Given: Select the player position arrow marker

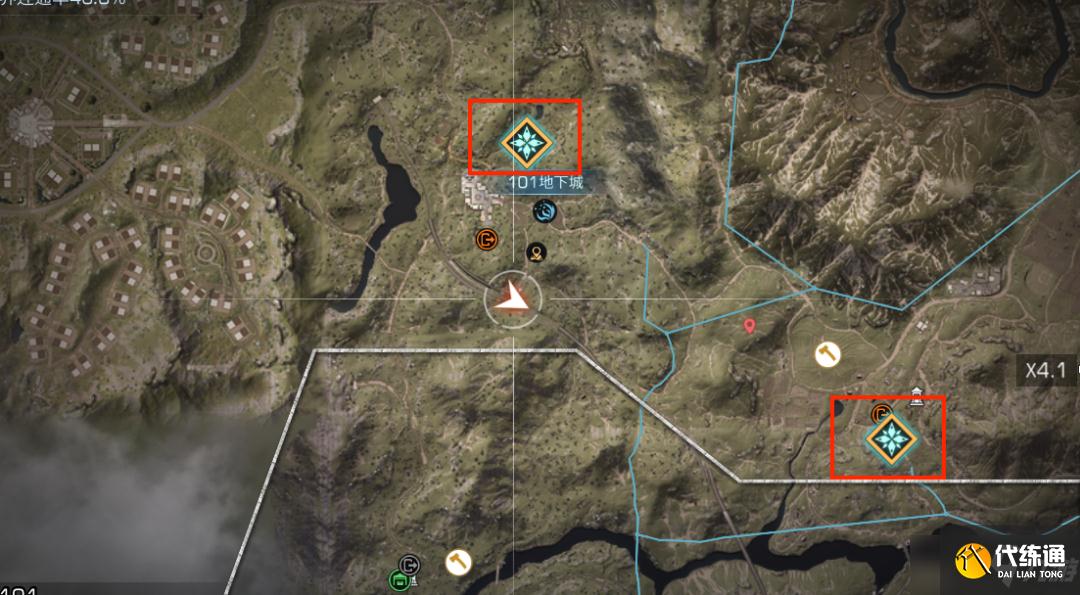Looking at the screenshot, I should [514, 298].
